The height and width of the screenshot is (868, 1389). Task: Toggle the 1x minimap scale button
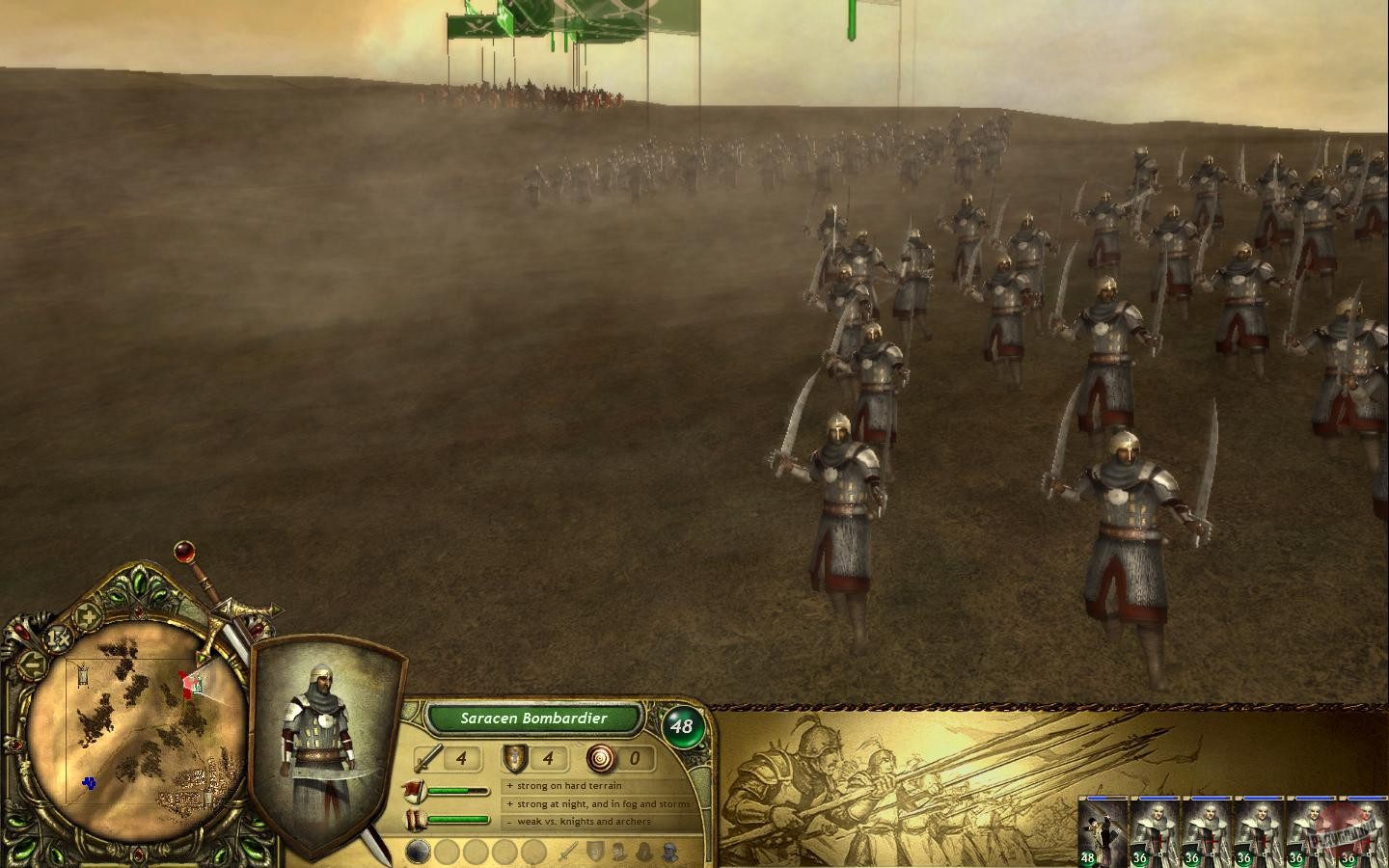[x=58, y=637]
